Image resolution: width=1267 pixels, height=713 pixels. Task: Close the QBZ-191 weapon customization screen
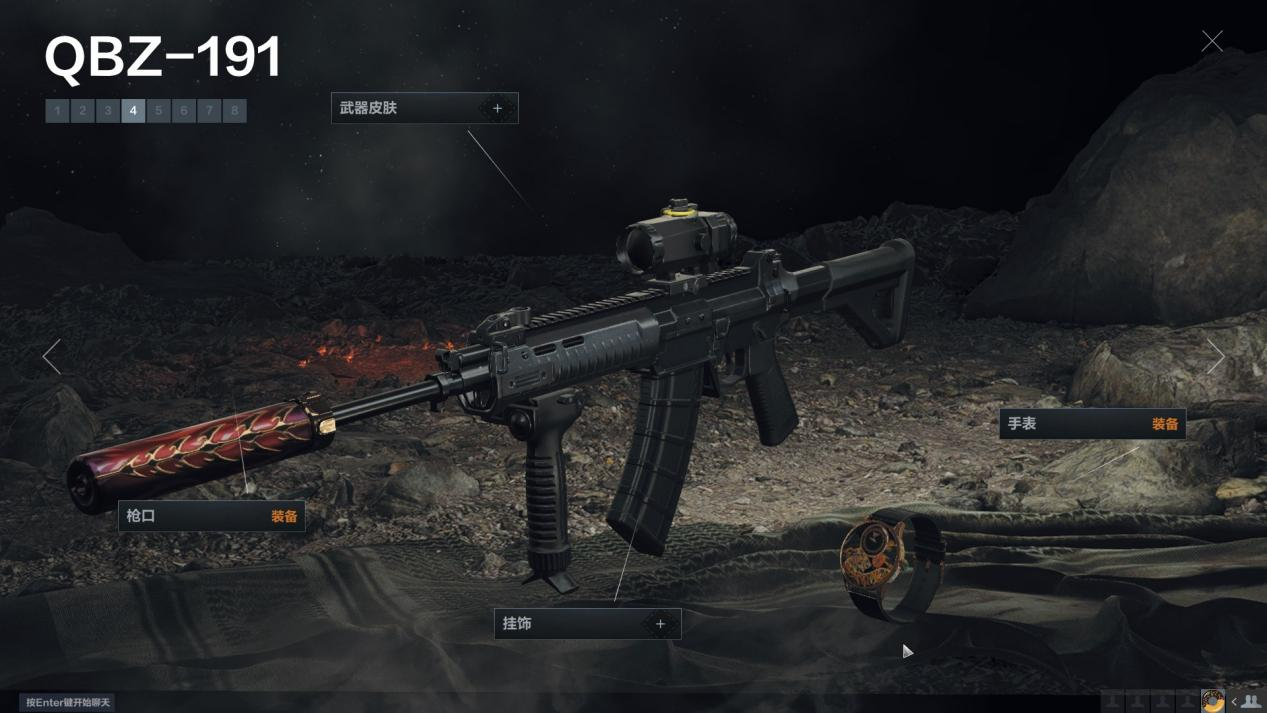click(1212, 41)
